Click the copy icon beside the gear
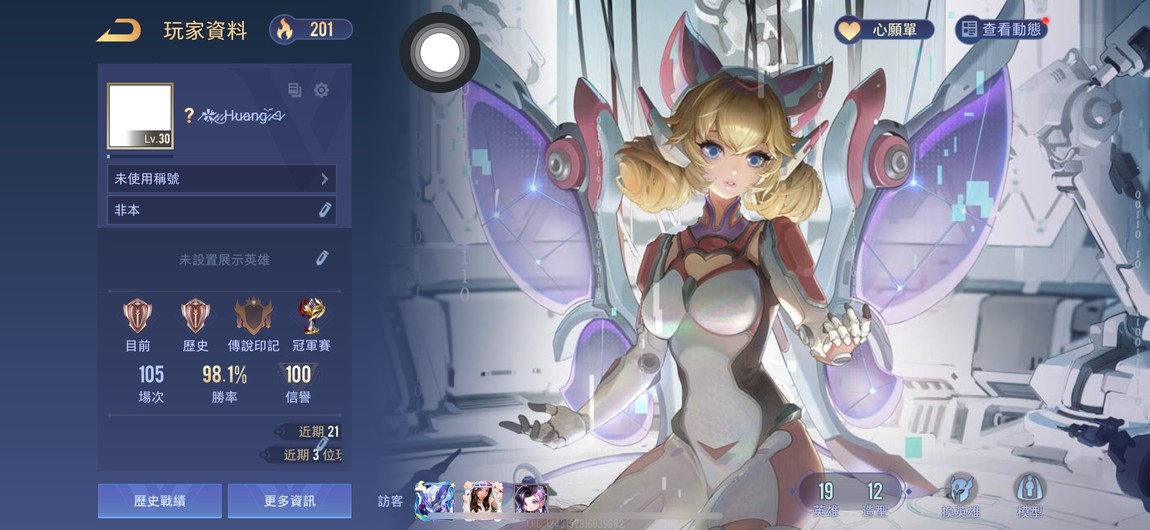The height and width of the screenshot is (530, 1150). coord(295,90)
